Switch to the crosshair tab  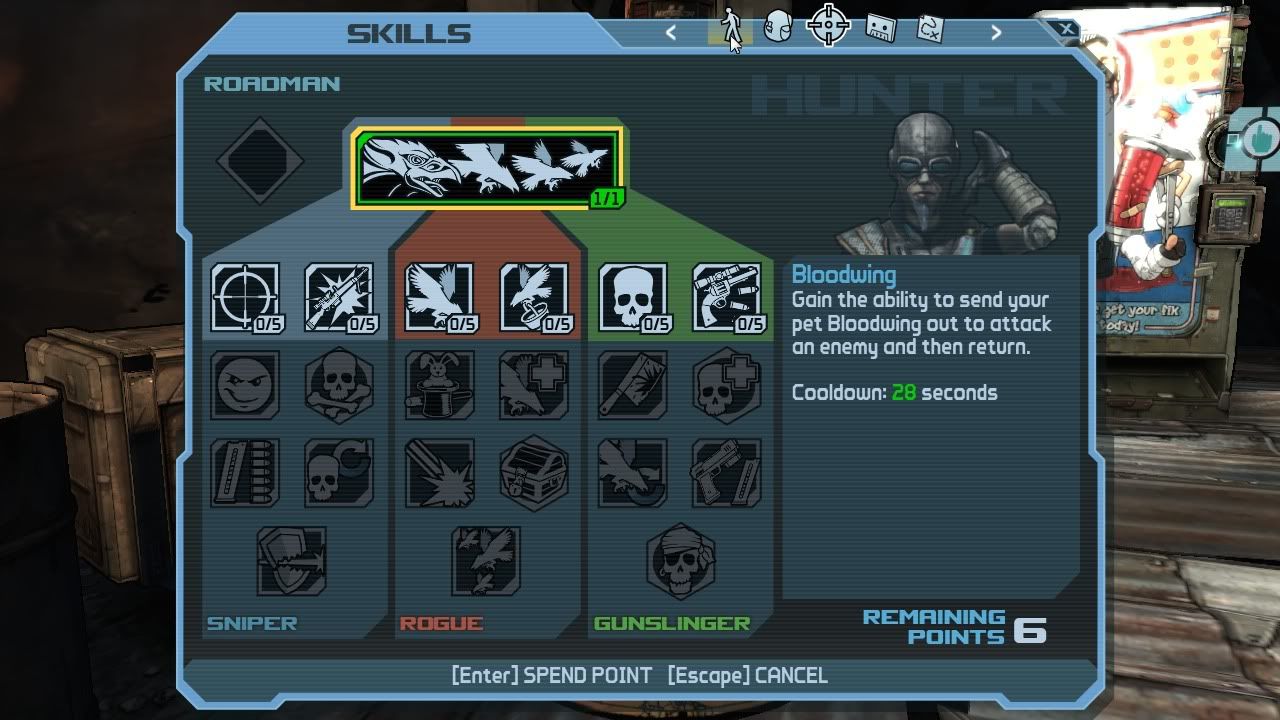[828, 26]
